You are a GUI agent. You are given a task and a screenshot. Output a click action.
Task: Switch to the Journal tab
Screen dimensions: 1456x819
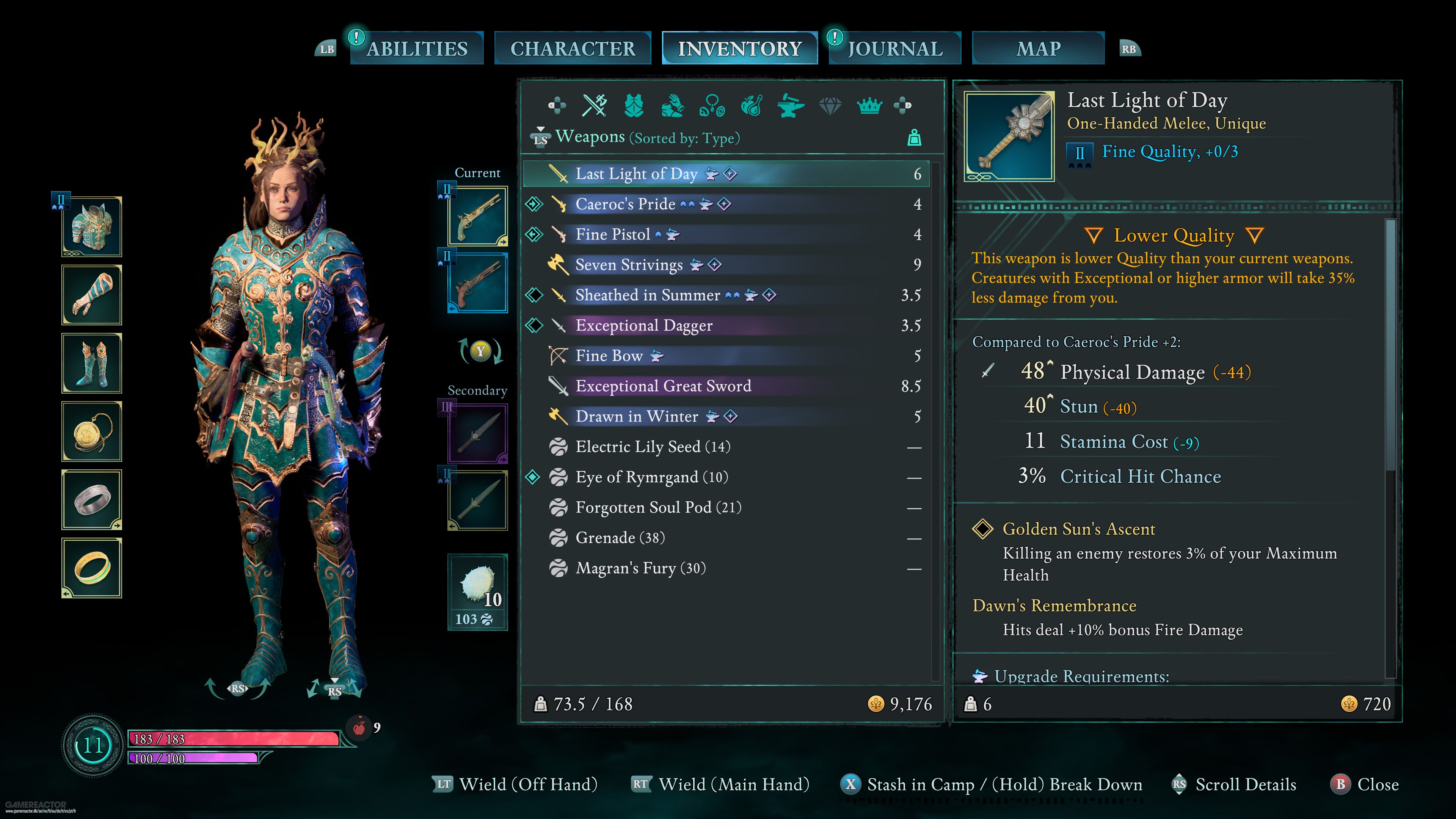(x=895, y=49)
